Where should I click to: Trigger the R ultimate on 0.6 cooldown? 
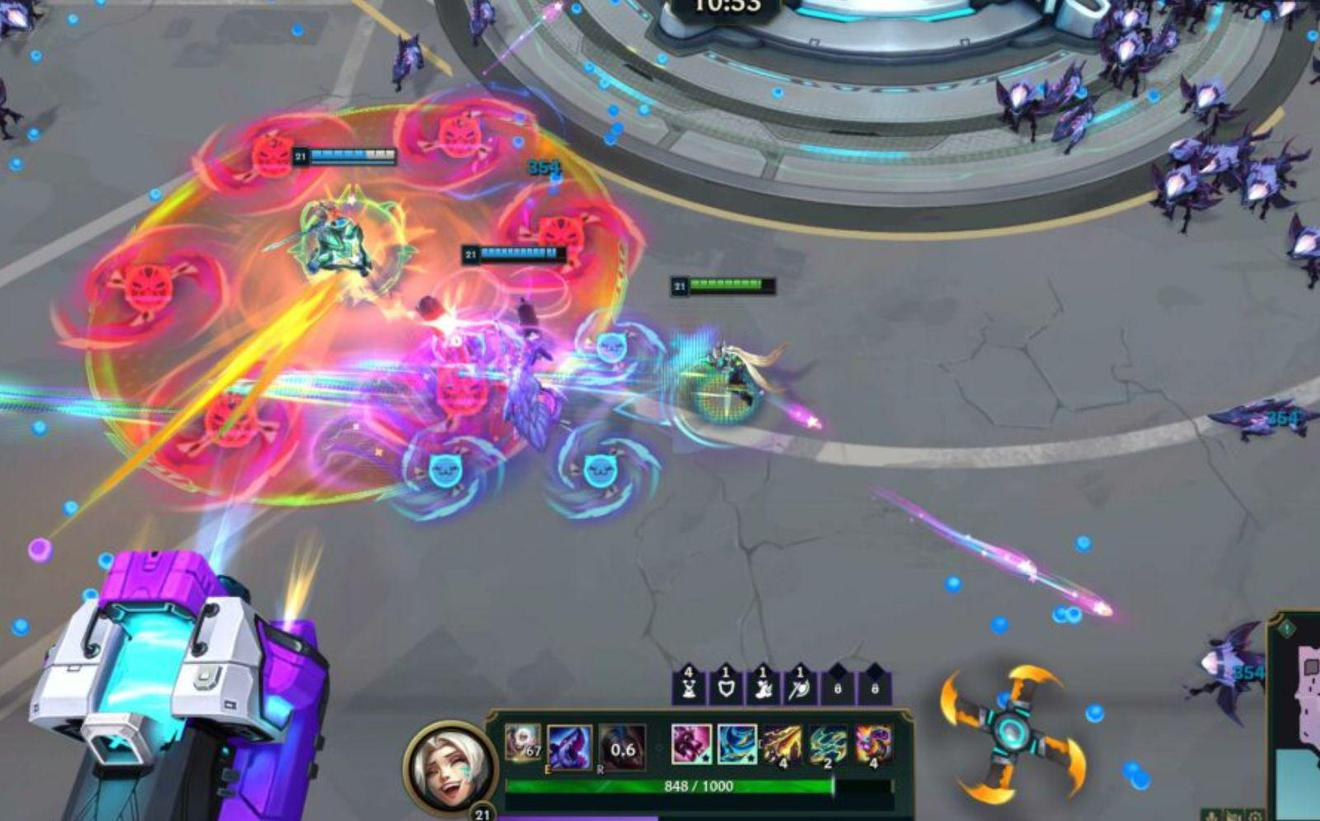(x=622, y=746)
